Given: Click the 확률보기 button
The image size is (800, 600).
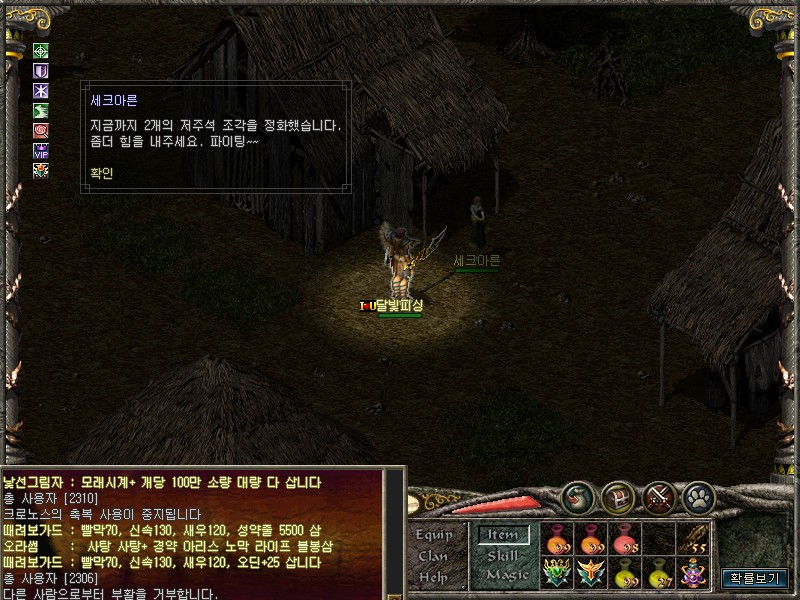Looking at the screenshot, I should click(x=755, y=578).
